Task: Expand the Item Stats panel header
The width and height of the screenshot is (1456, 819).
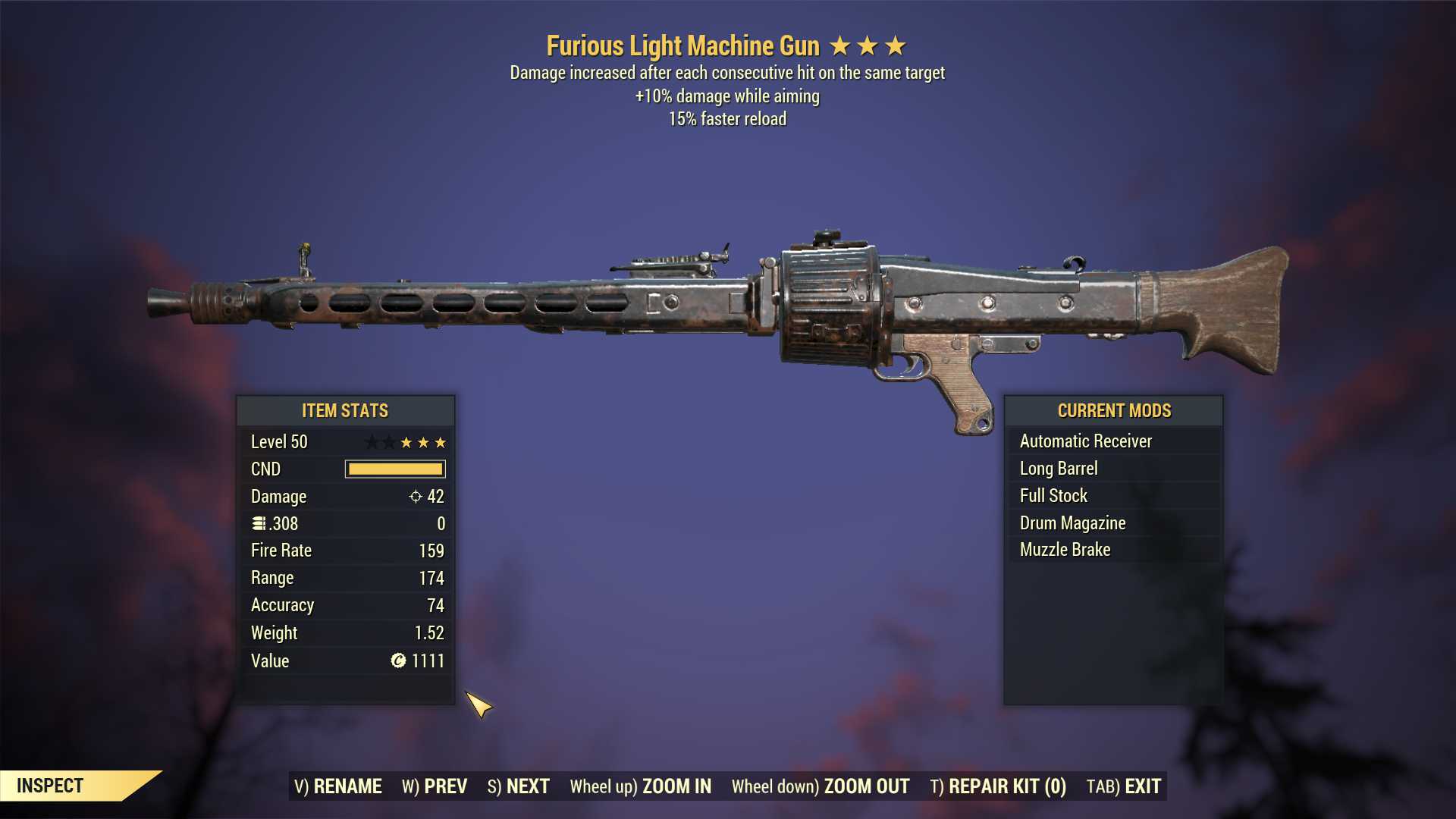Action: pyautogui.click(x=345, y=410)
